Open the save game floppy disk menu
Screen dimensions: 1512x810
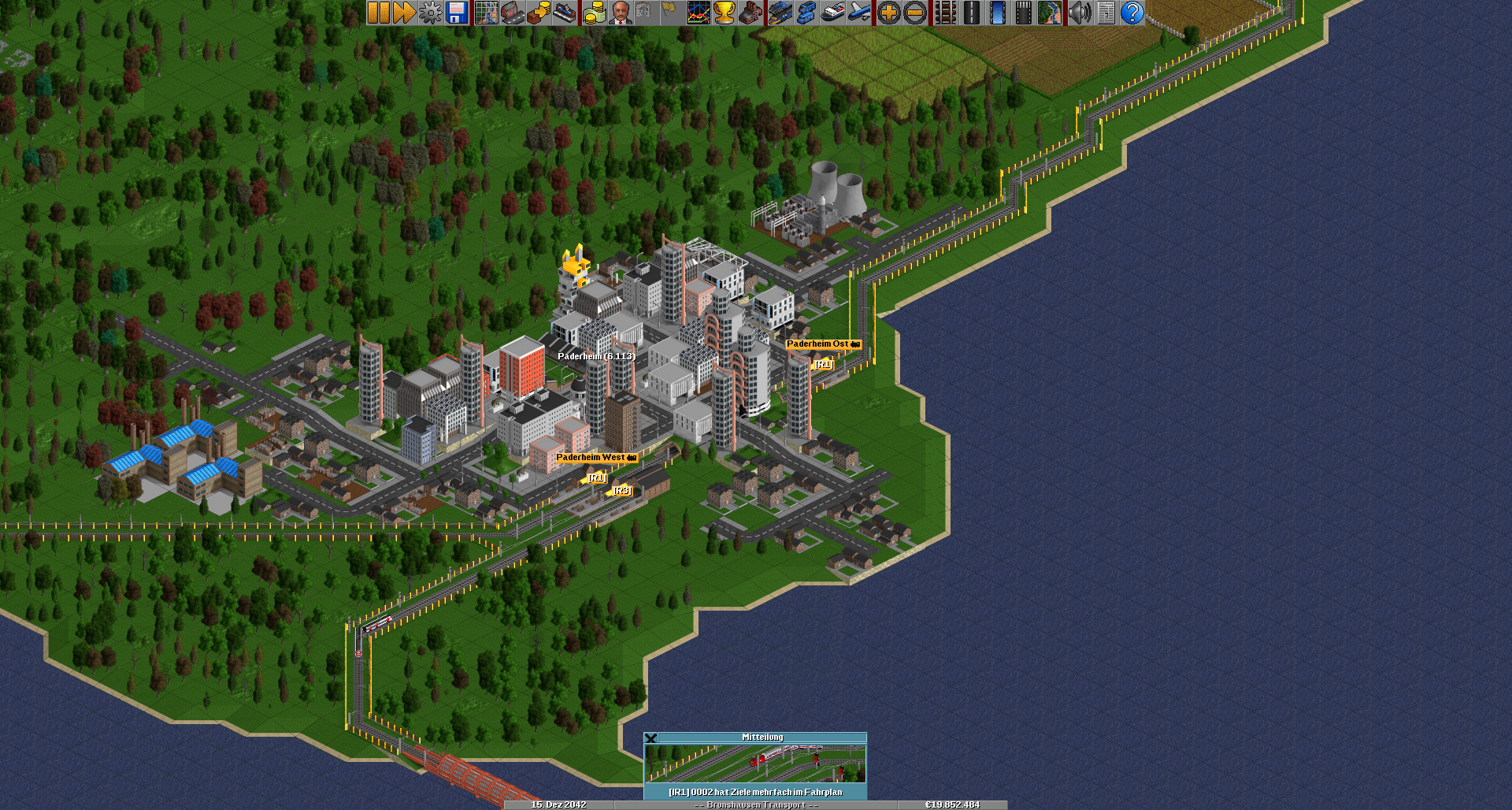(457, 13)
